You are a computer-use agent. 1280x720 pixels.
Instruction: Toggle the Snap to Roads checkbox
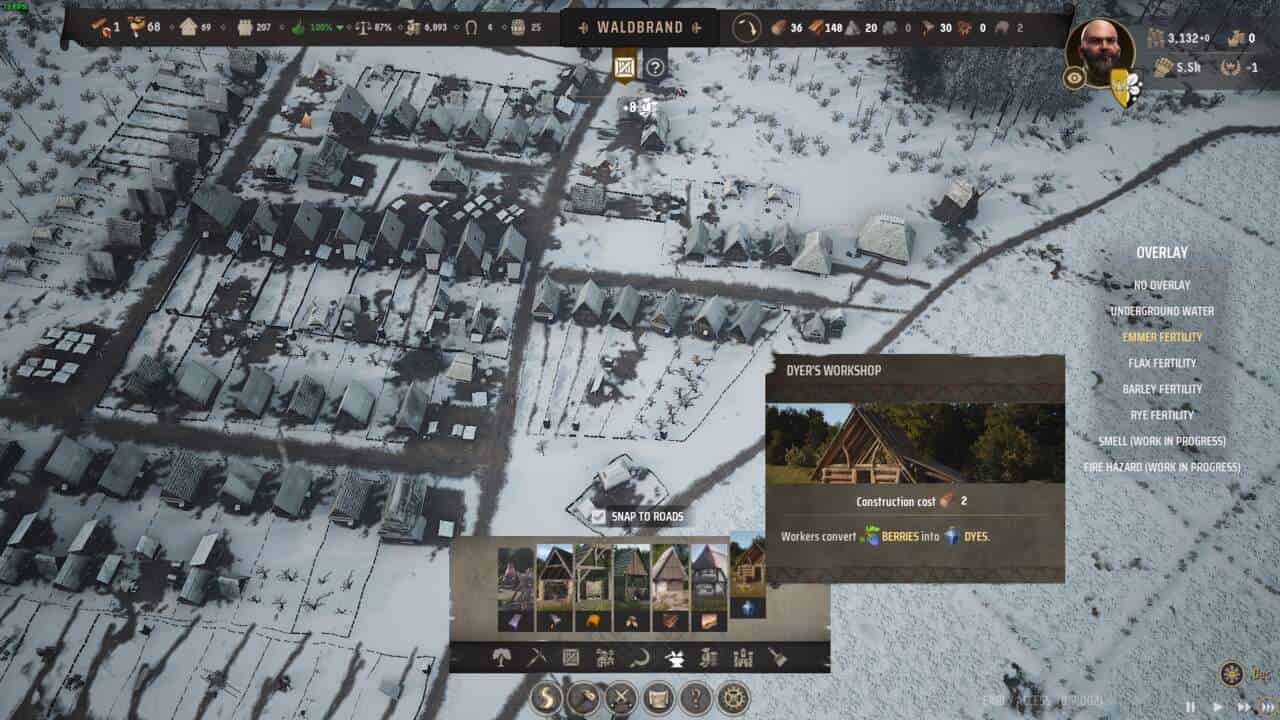point(598,517)
